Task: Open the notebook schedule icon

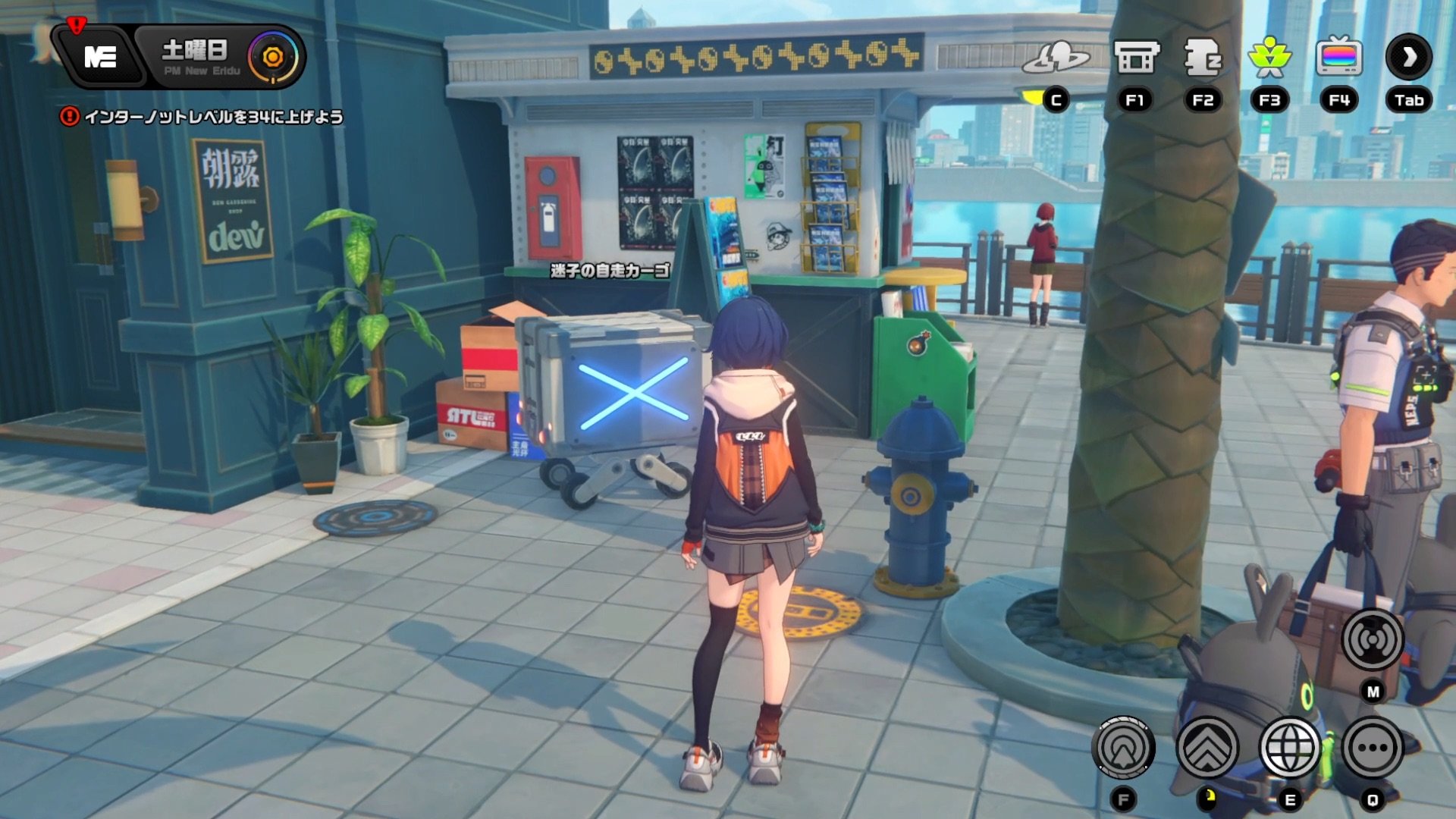Action: tap(1203, 58)
